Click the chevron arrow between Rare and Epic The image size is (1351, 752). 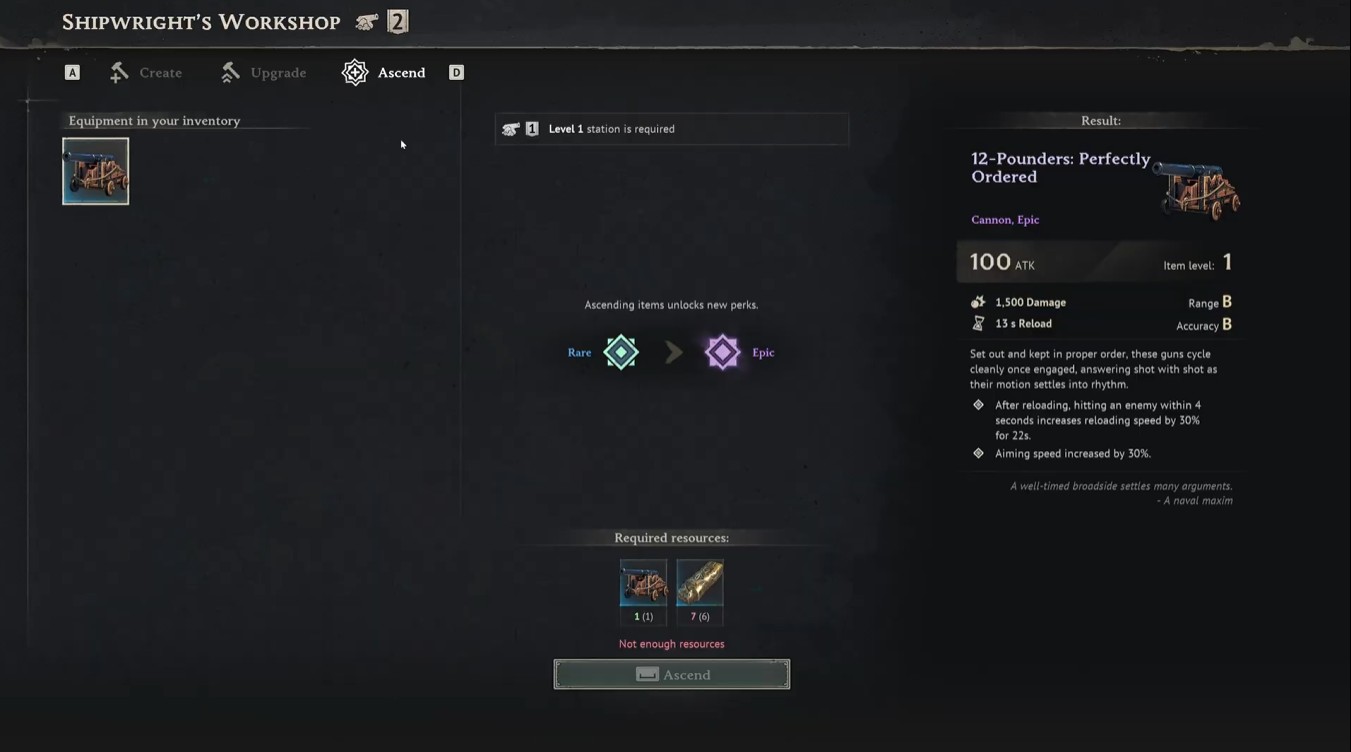point(672,352)
